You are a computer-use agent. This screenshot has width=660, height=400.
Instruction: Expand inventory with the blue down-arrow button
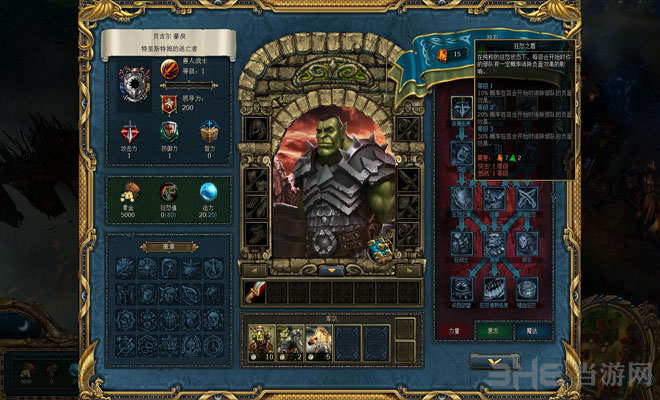pos(330,270)
